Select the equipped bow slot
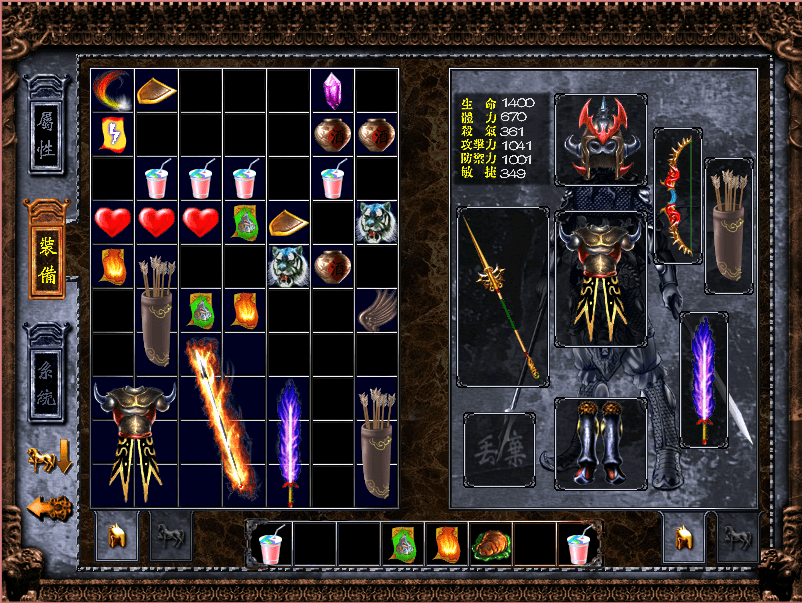802x603 pixels. [675, 195]
